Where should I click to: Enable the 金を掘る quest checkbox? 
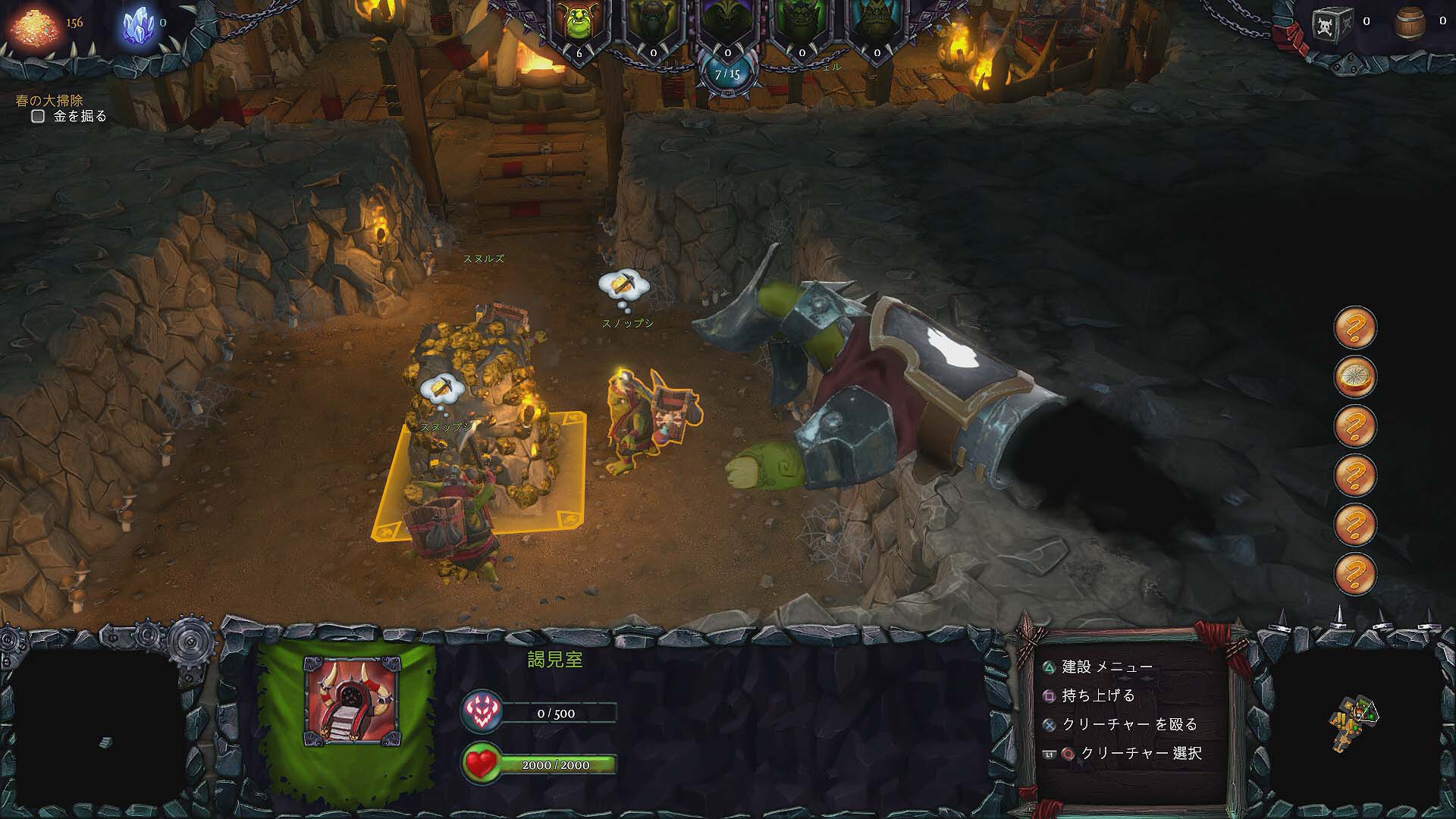(x=36, y=115)
